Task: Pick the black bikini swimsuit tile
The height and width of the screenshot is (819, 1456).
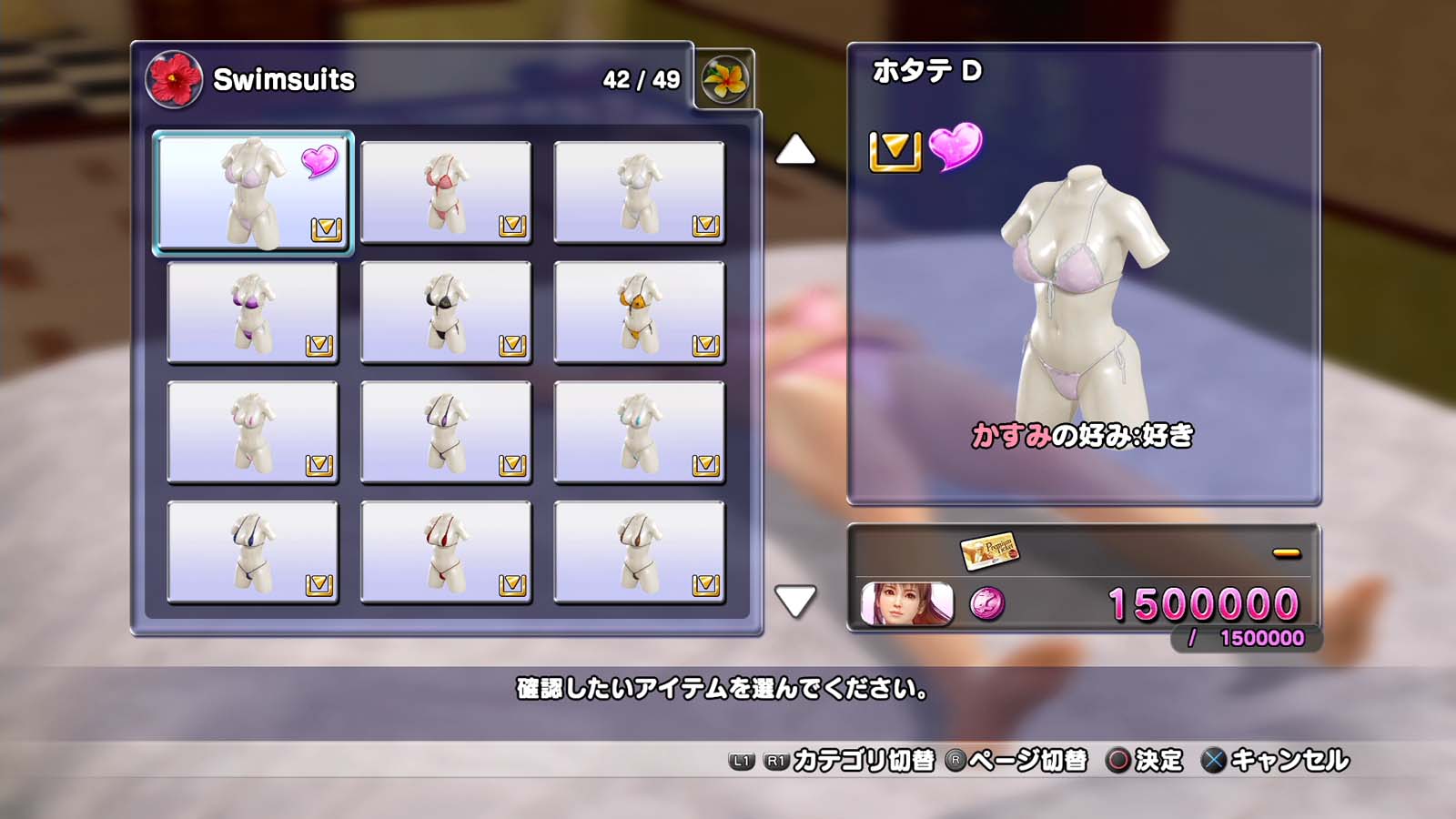Action: (446, 312)
